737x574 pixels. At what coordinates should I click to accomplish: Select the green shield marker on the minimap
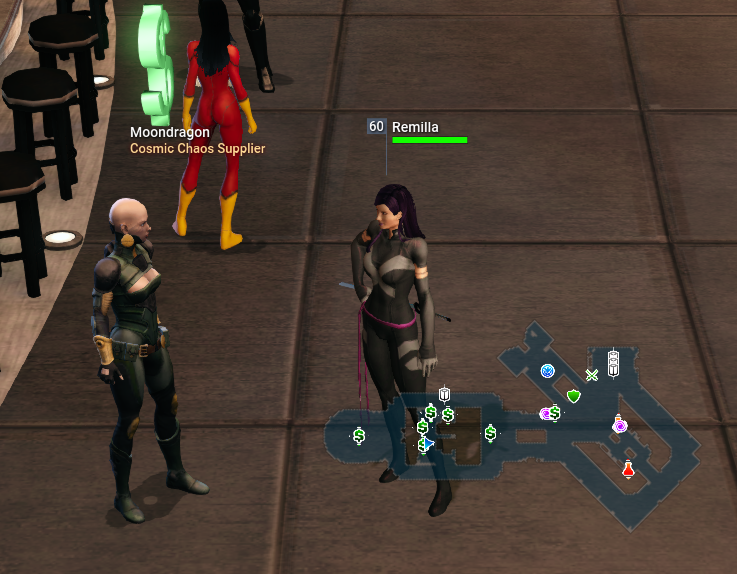[573, 396]
